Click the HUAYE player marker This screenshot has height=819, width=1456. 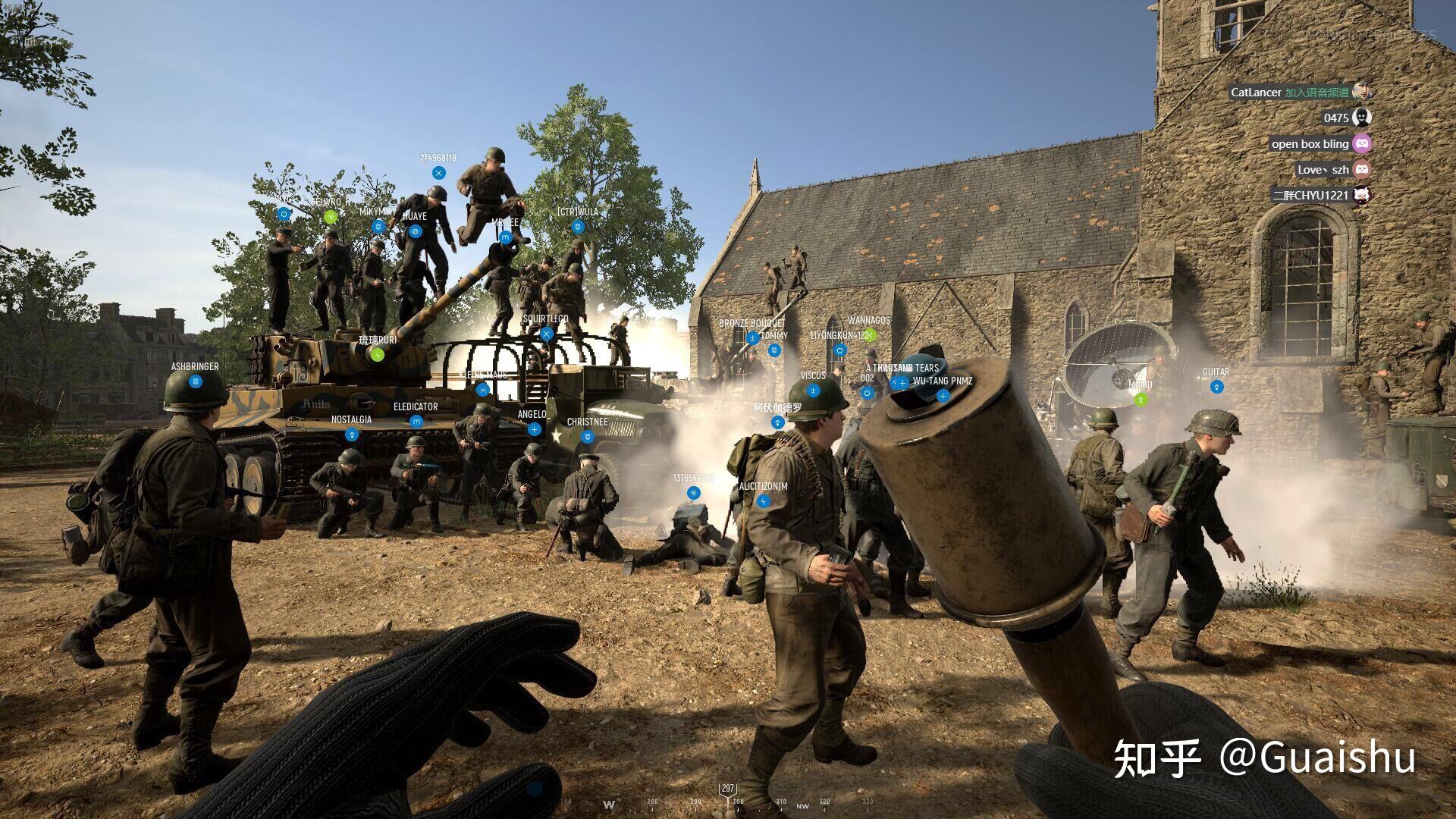pos(415,231)
